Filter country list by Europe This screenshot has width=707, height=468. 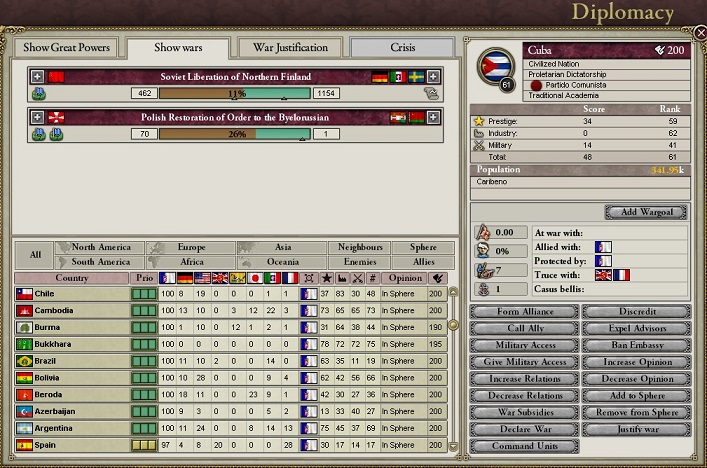(190, 247)
